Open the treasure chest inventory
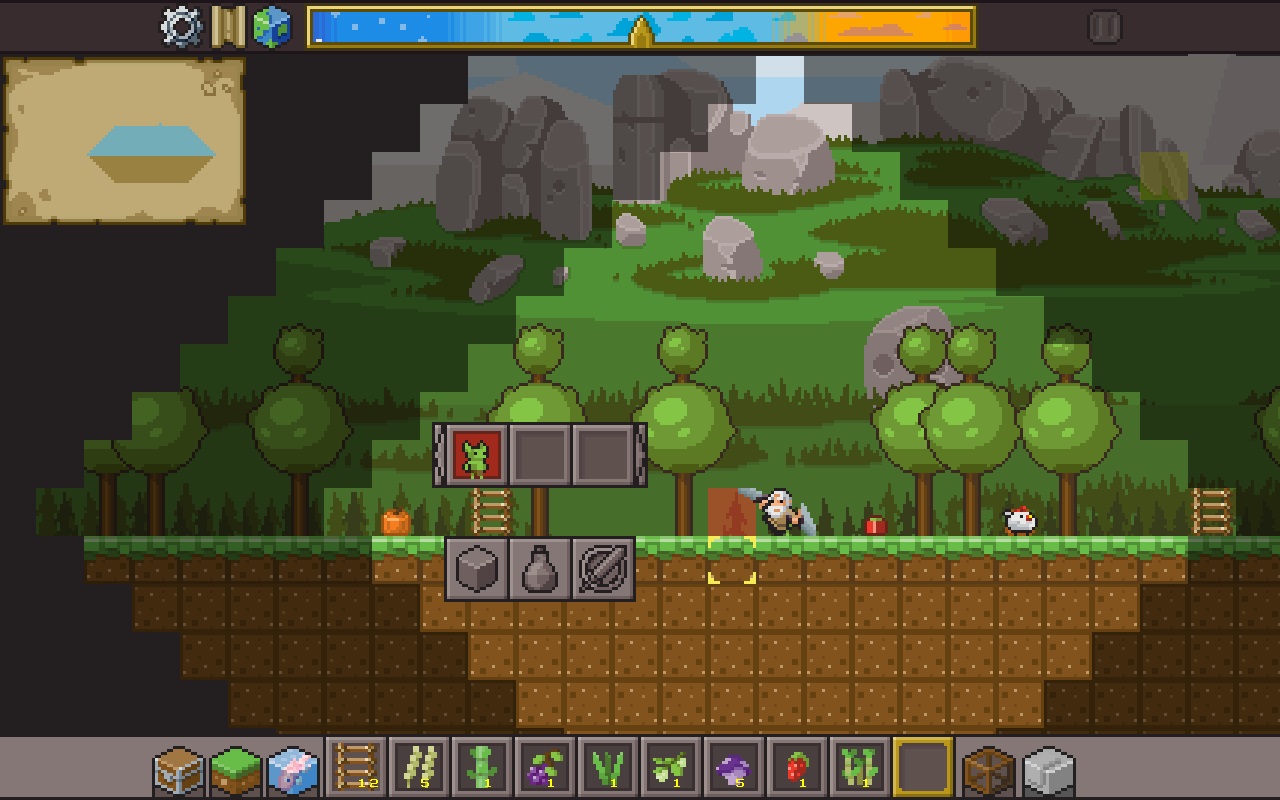Image resolution: width=1280 pixels, height=800 pixels. click(179, 771)
